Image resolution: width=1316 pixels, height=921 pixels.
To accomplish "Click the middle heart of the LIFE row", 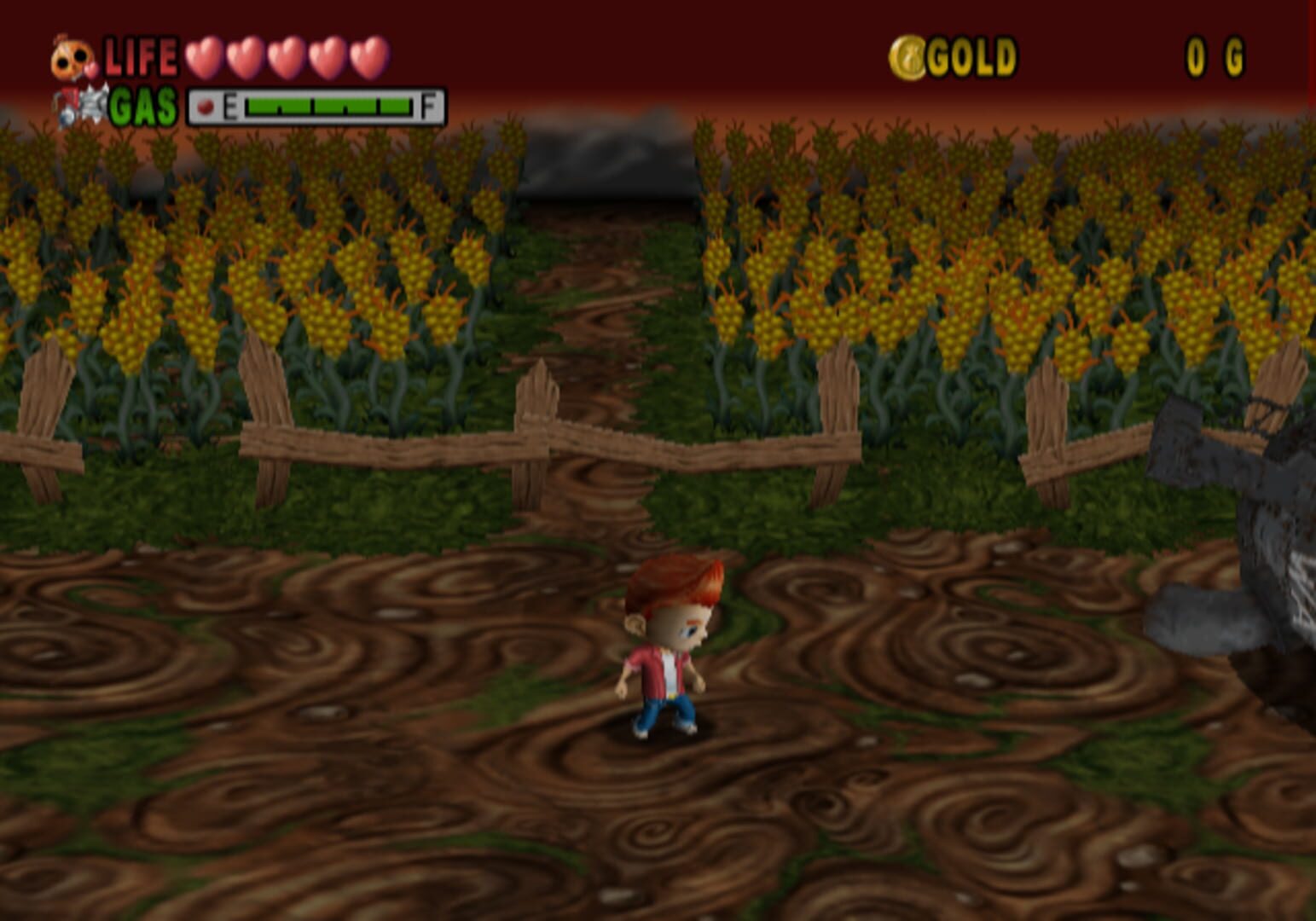I will (285, 58).
